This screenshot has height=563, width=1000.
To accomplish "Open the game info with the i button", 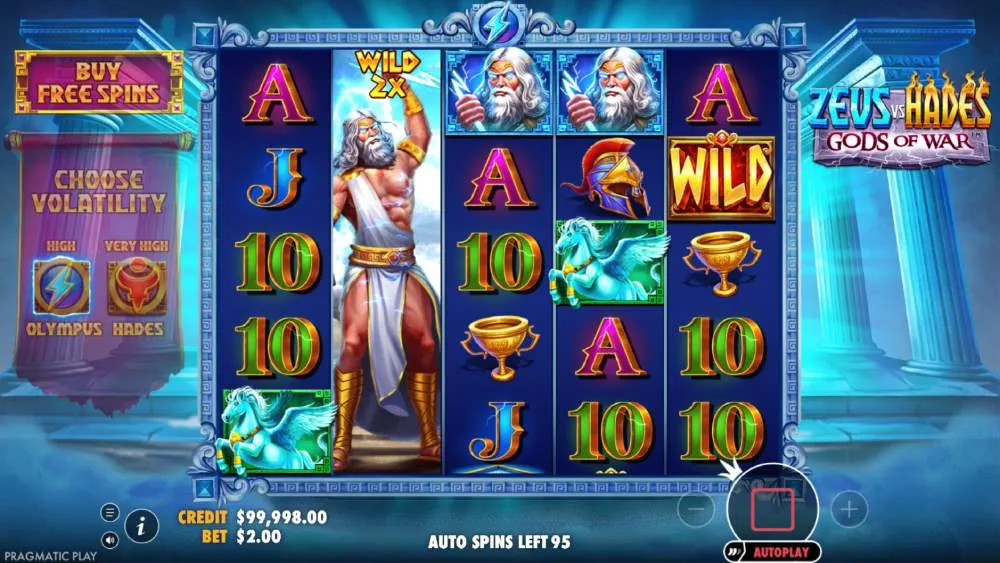I will pos(143,524).
